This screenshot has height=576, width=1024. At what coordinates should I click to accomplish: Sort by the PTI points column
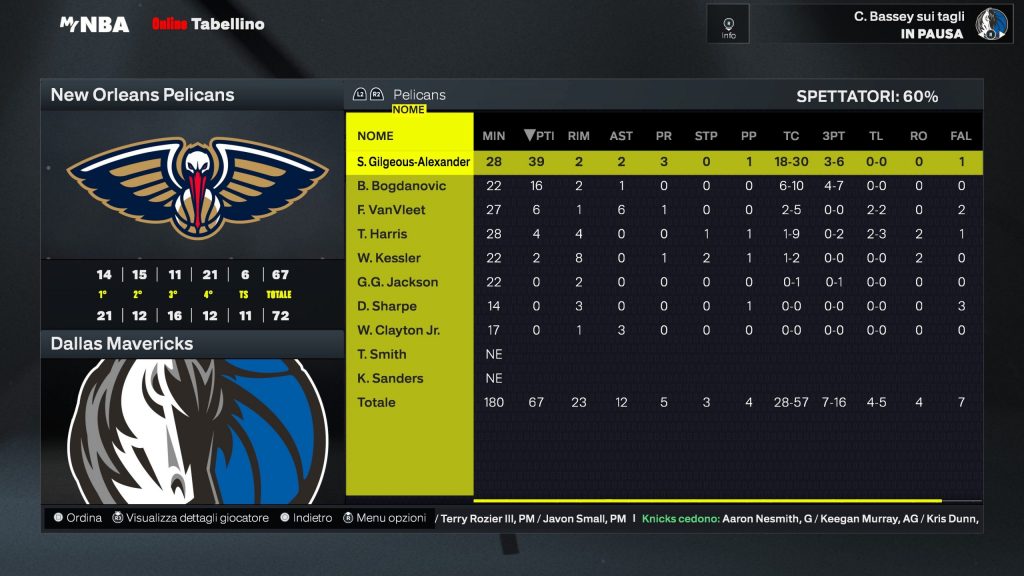[539, 136]
